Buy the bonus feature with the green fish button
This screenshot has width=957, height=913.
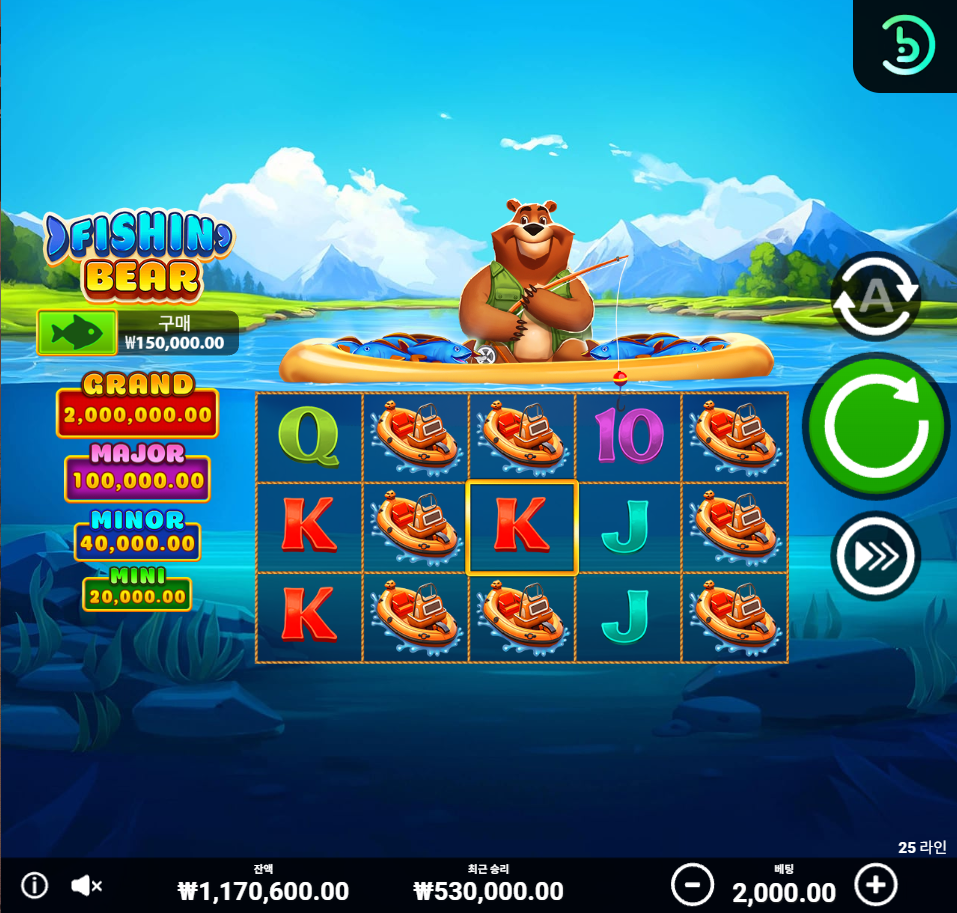tap(77, 332)
